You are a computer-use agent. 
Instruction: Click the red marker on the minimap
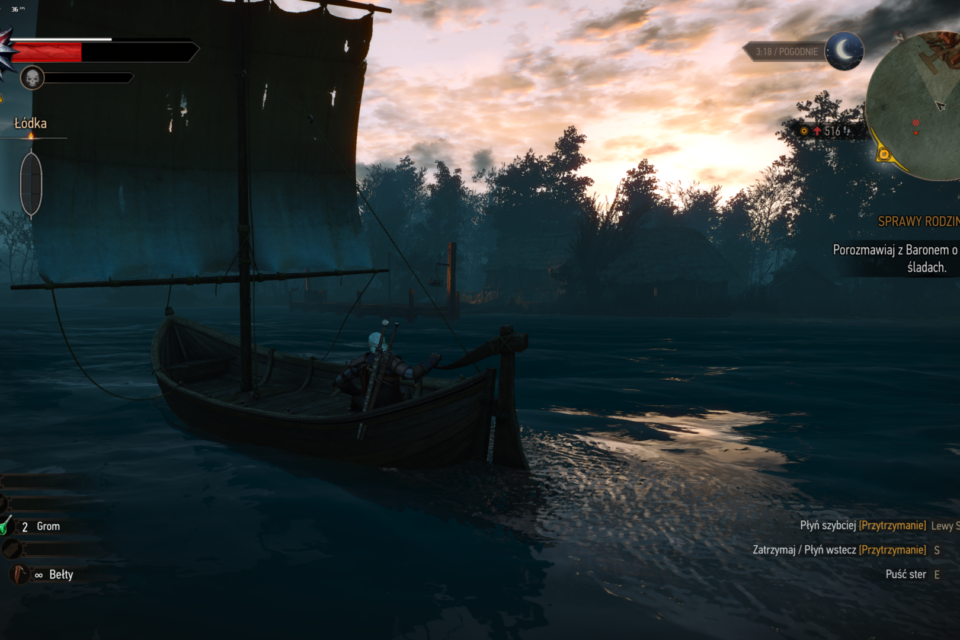pos(915,122)
